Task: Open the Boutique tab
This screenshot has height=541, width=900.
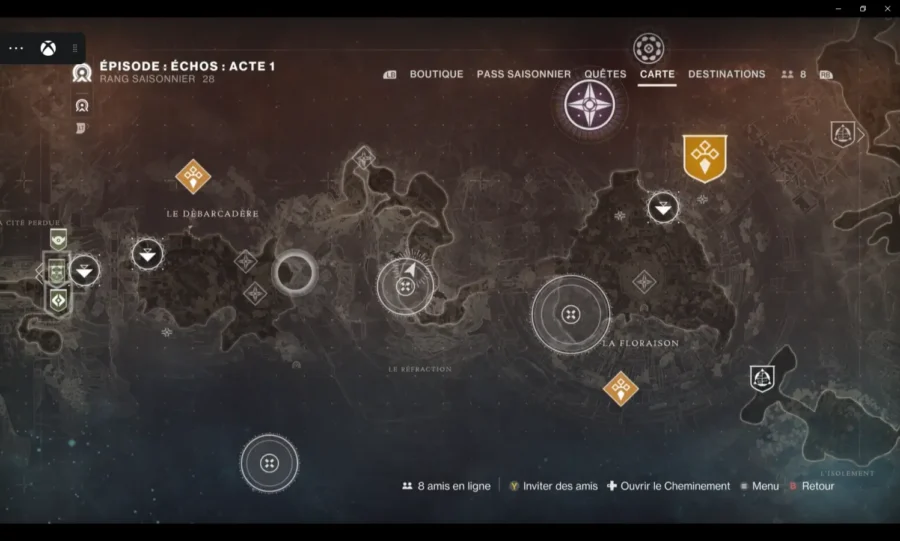Action: [436, 74]
